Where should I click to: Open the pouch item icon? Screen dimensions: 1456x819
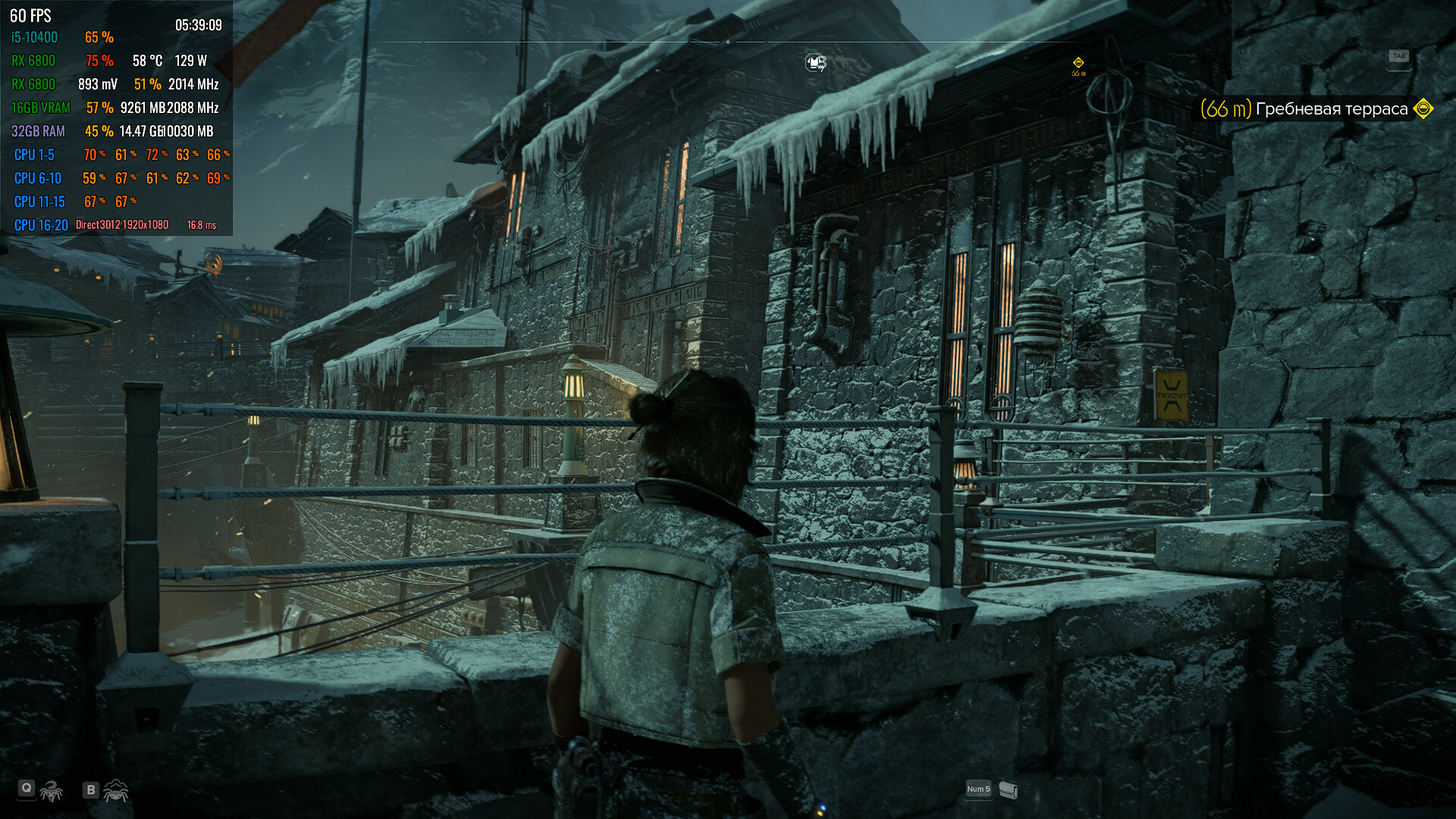[x=1008, y=790]
